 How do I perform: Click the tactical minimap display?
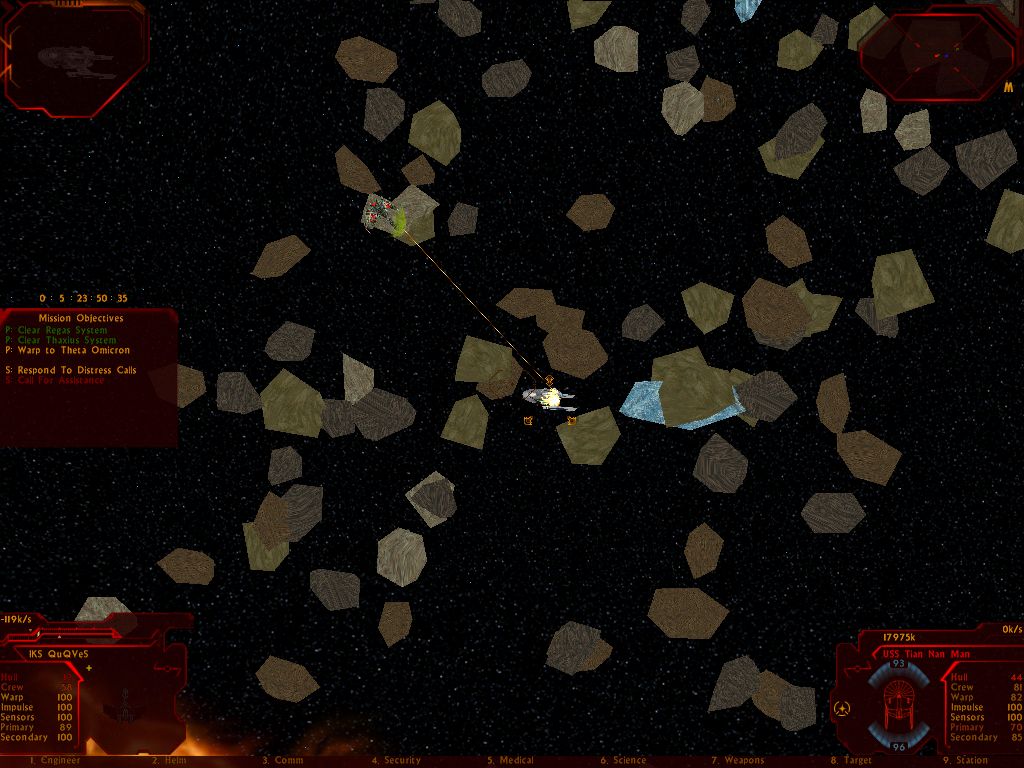click(938, 54)
